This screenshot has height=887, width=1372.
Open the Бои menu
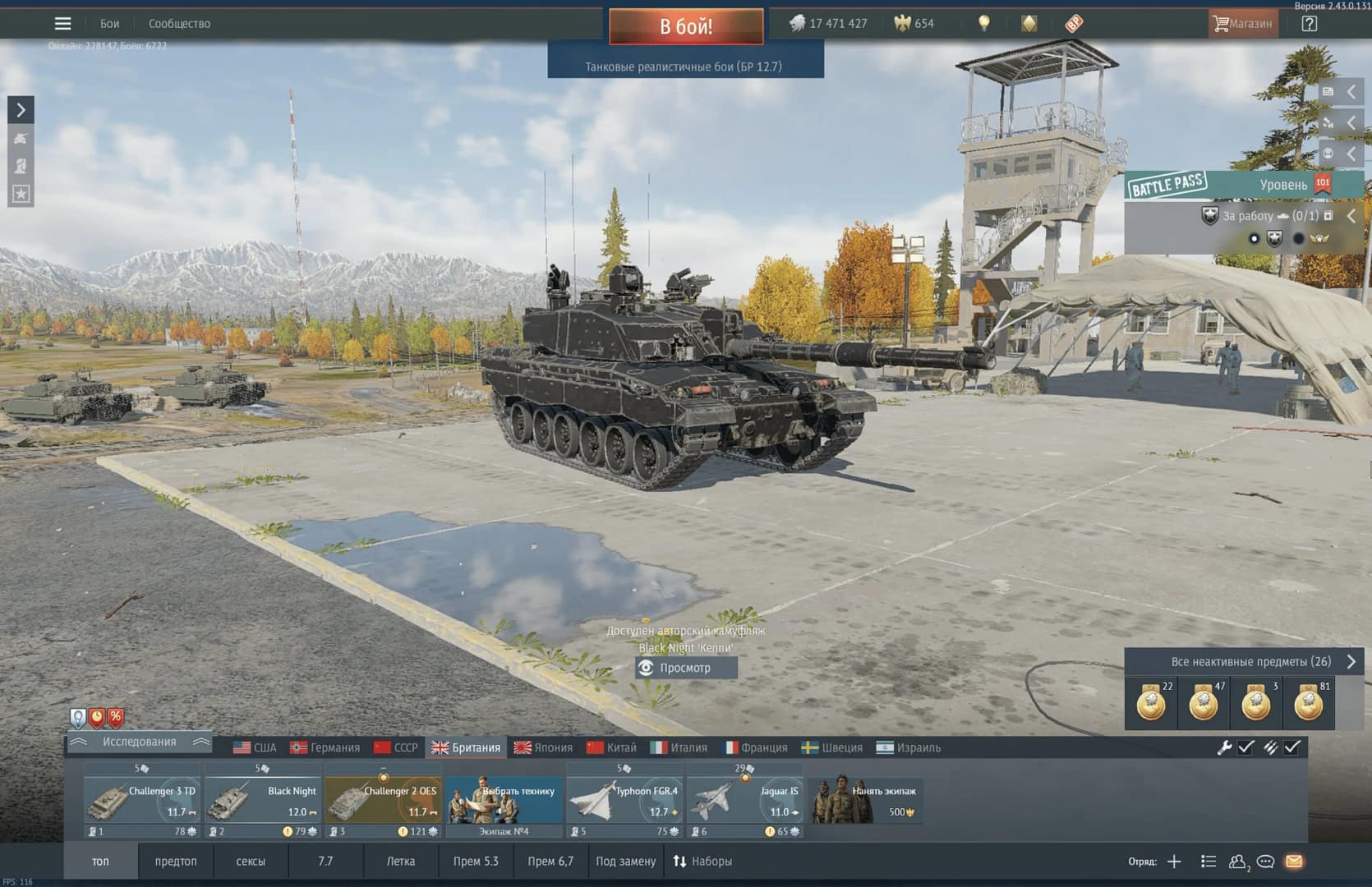tap(109, 24)
